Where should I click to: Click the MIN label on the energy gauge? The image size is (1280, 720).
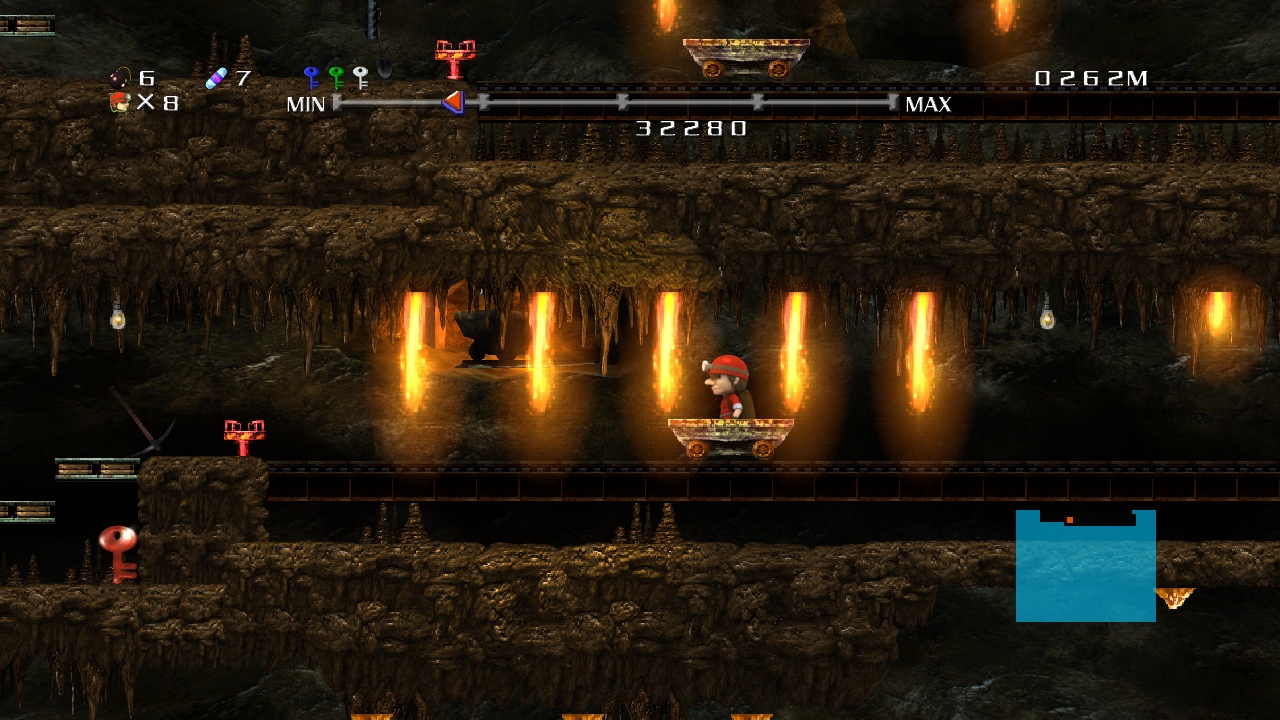pyautogui.click(x=305, y=104)
